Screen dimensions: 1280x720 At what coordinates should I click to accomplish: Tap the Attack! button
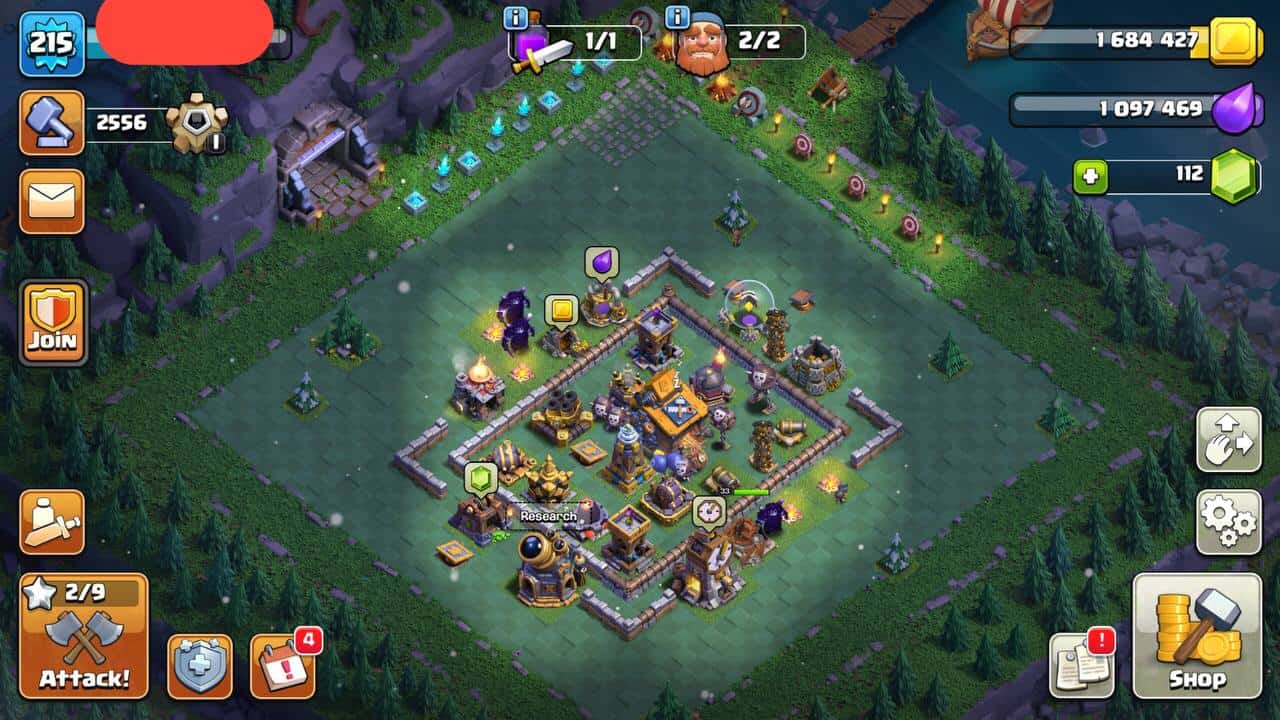(83, 637)
